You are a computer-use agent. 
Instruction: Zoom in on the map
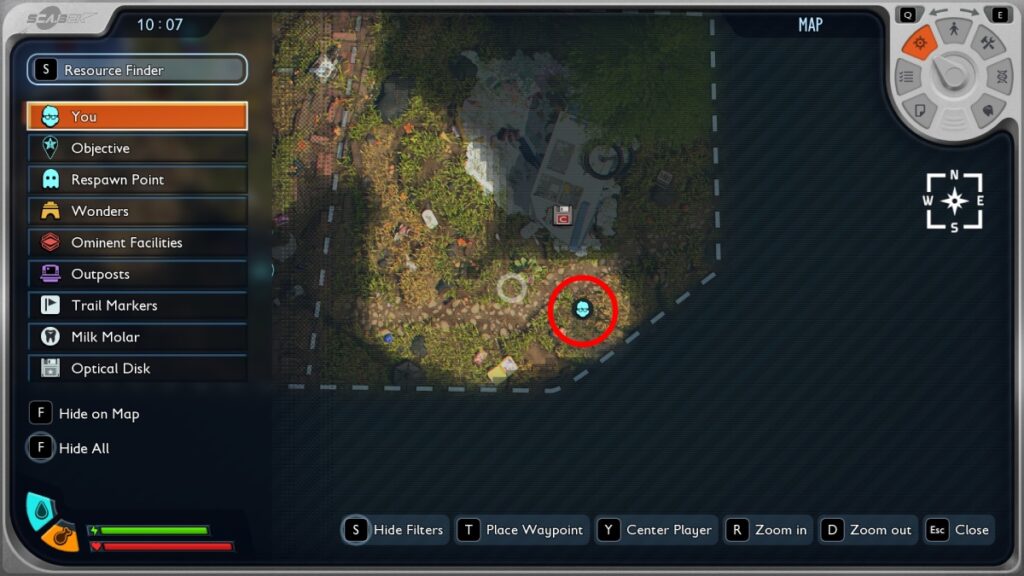(768, 530)
